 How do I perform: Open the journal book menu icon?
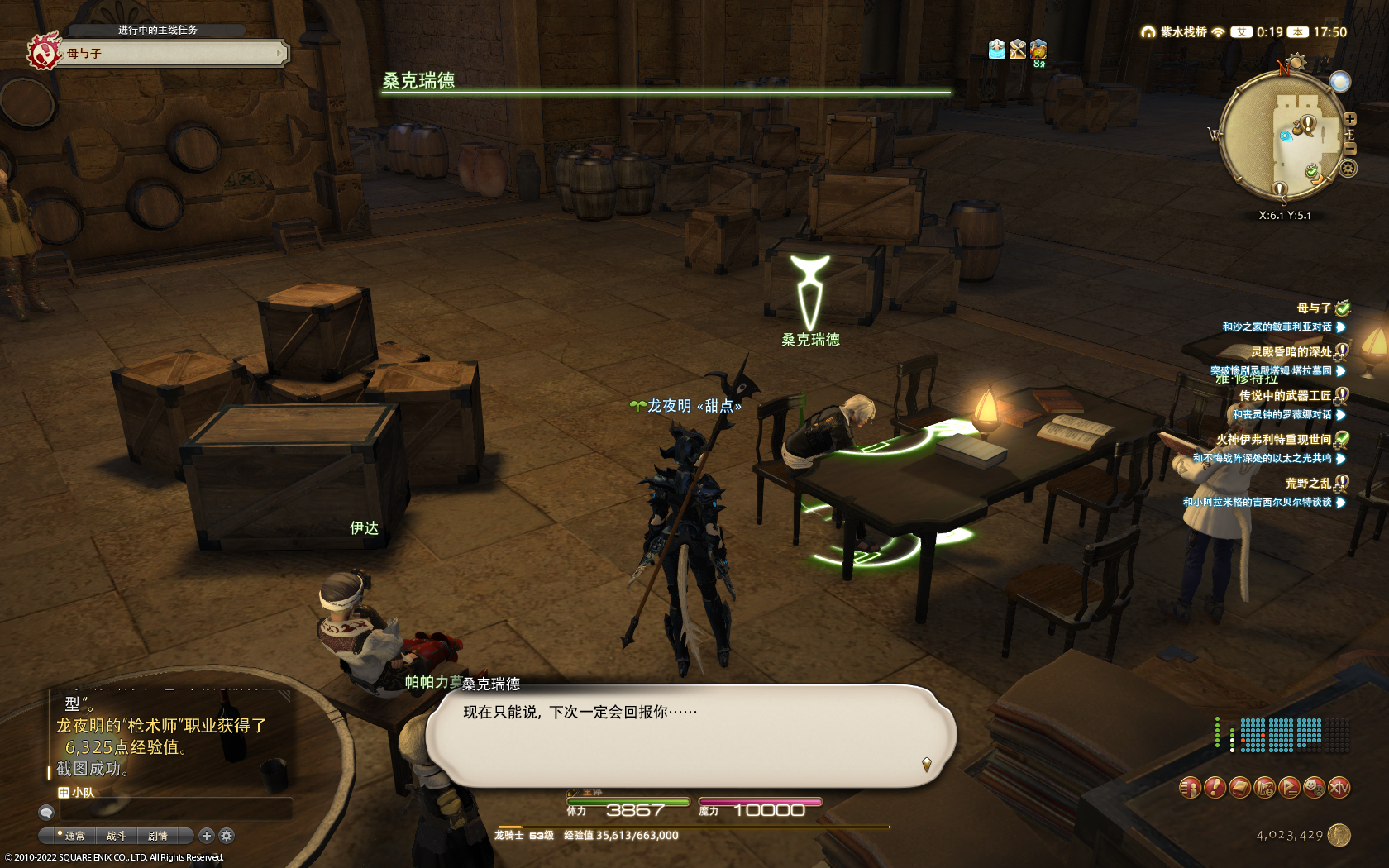[x=1239, y=788]
